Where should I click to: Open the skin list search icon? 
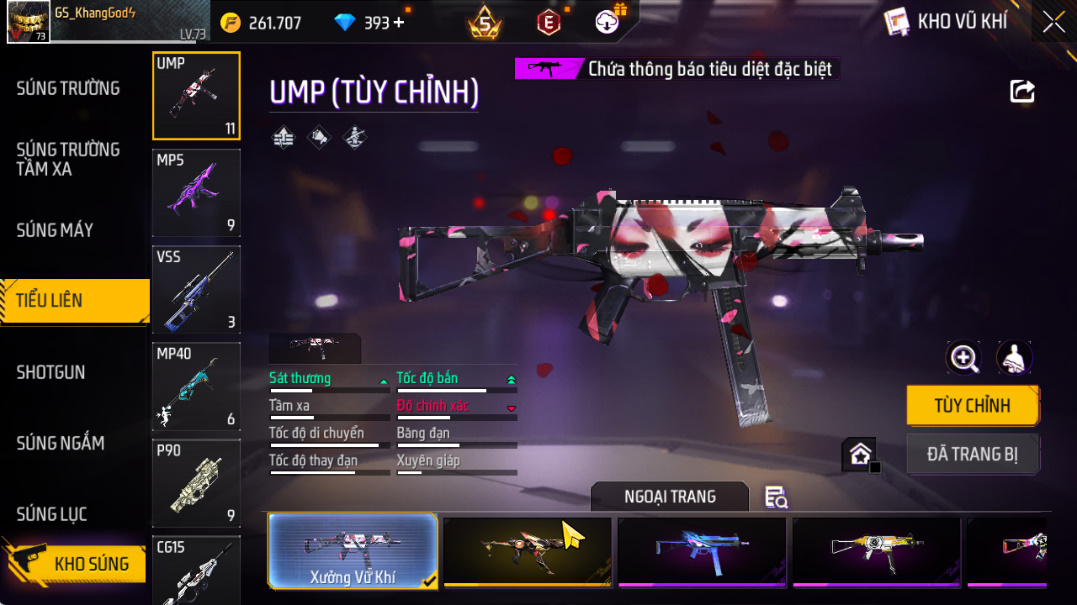776,497
